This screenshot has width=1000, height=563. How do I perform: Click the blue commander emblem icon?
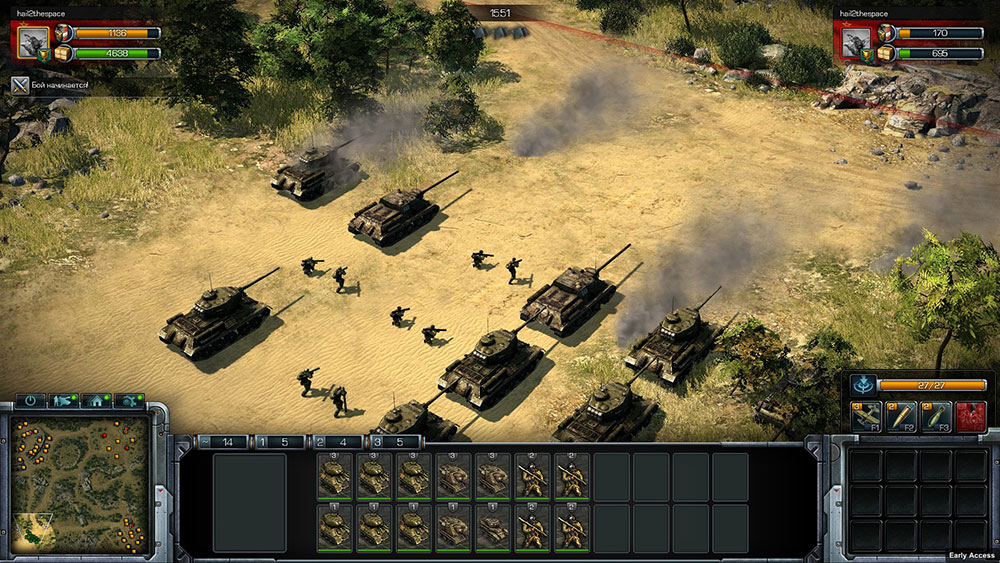pyautogui.click(x=862, y=384)
